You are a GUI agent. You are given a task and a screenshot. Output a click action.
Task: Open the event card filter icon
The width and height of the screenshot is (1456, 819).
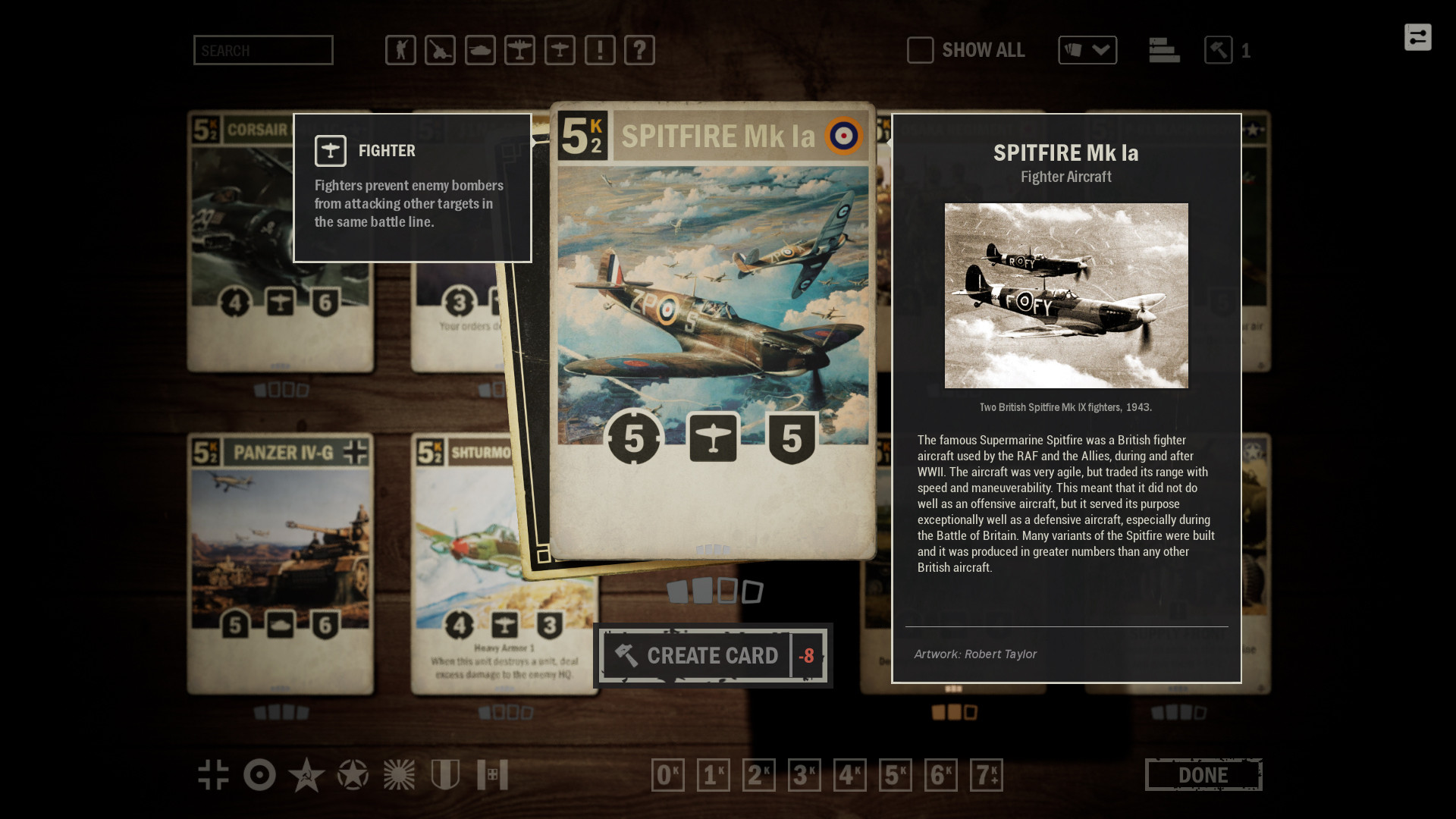click(x=641, y=50)
